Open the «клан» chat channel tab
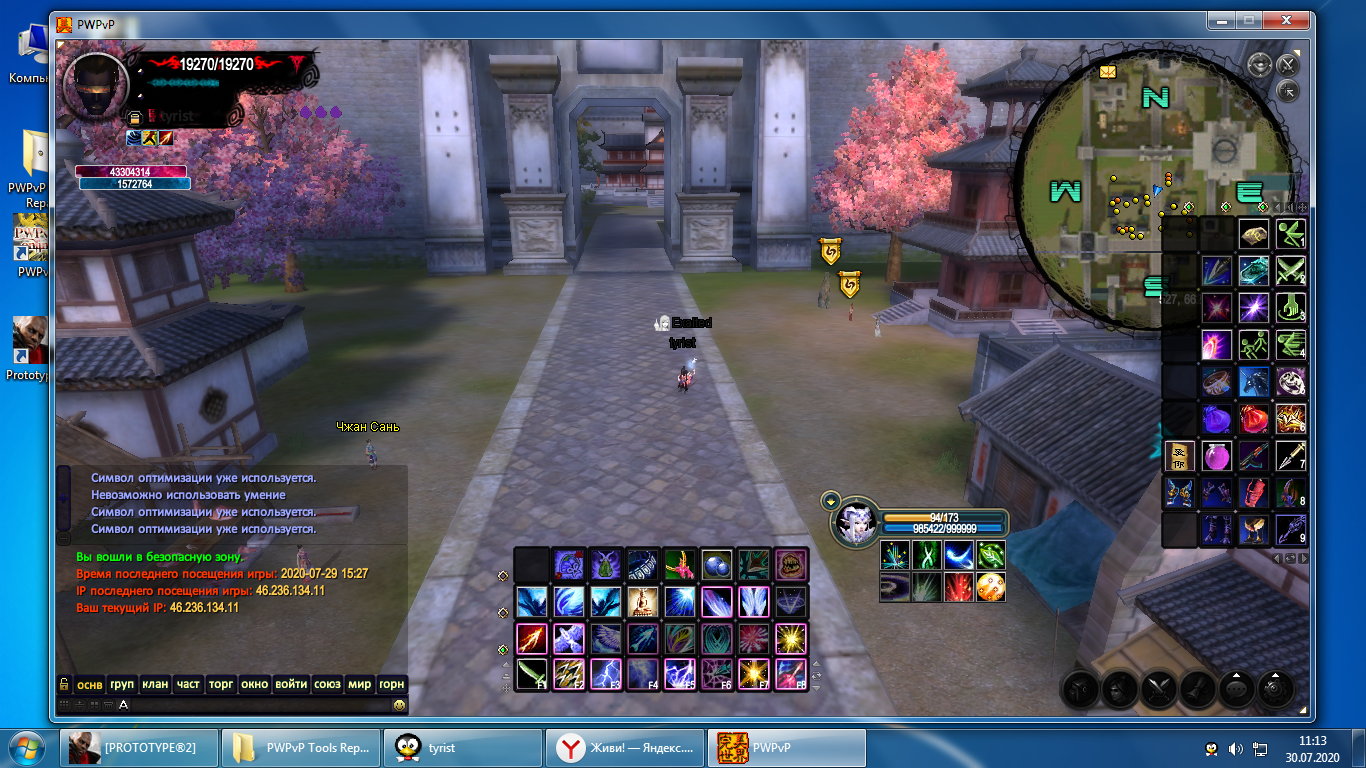 155,684
